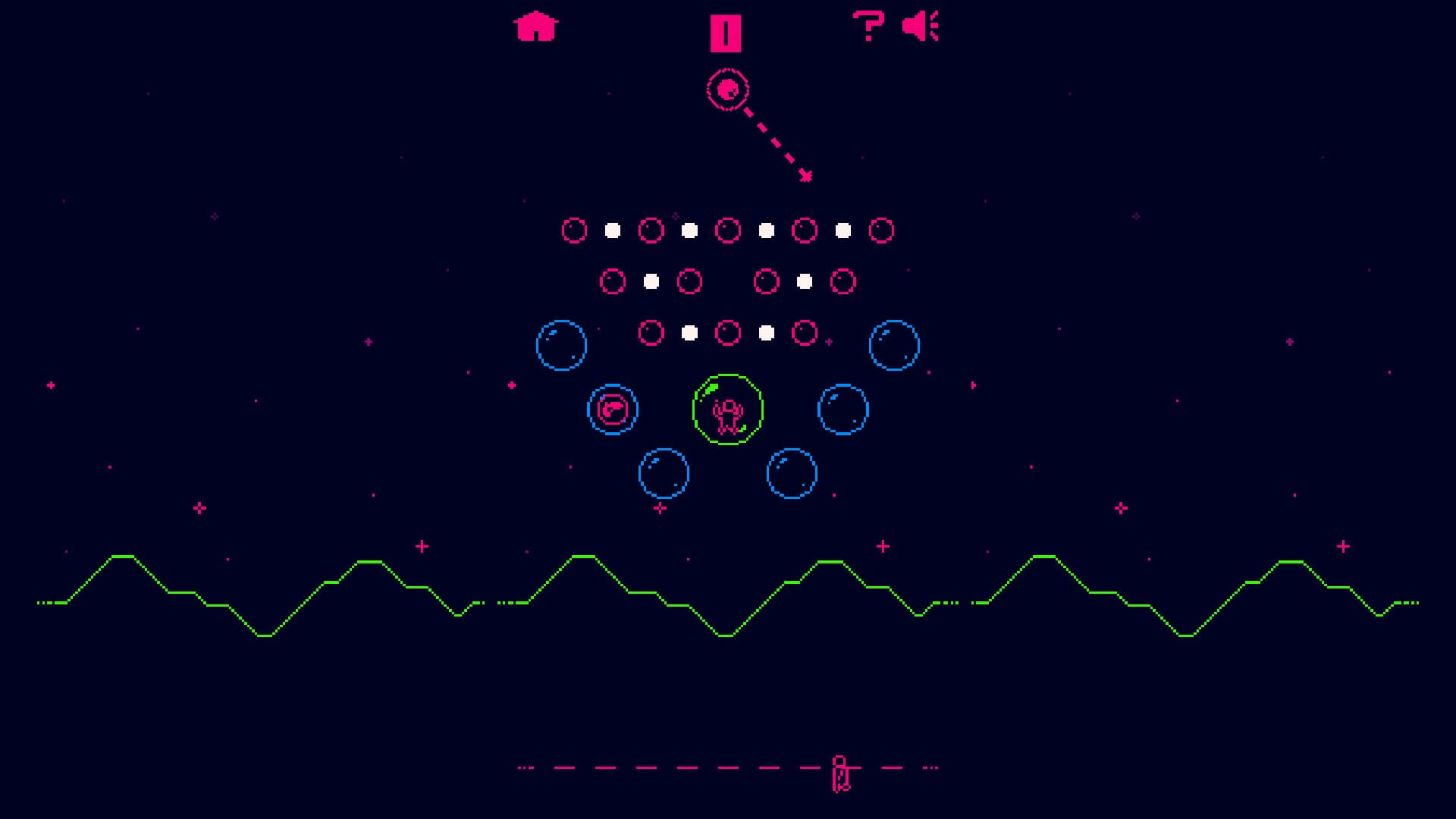Click a white dot in the middle row
Screen dimensions: 1456x819
[x=651, y=281]
